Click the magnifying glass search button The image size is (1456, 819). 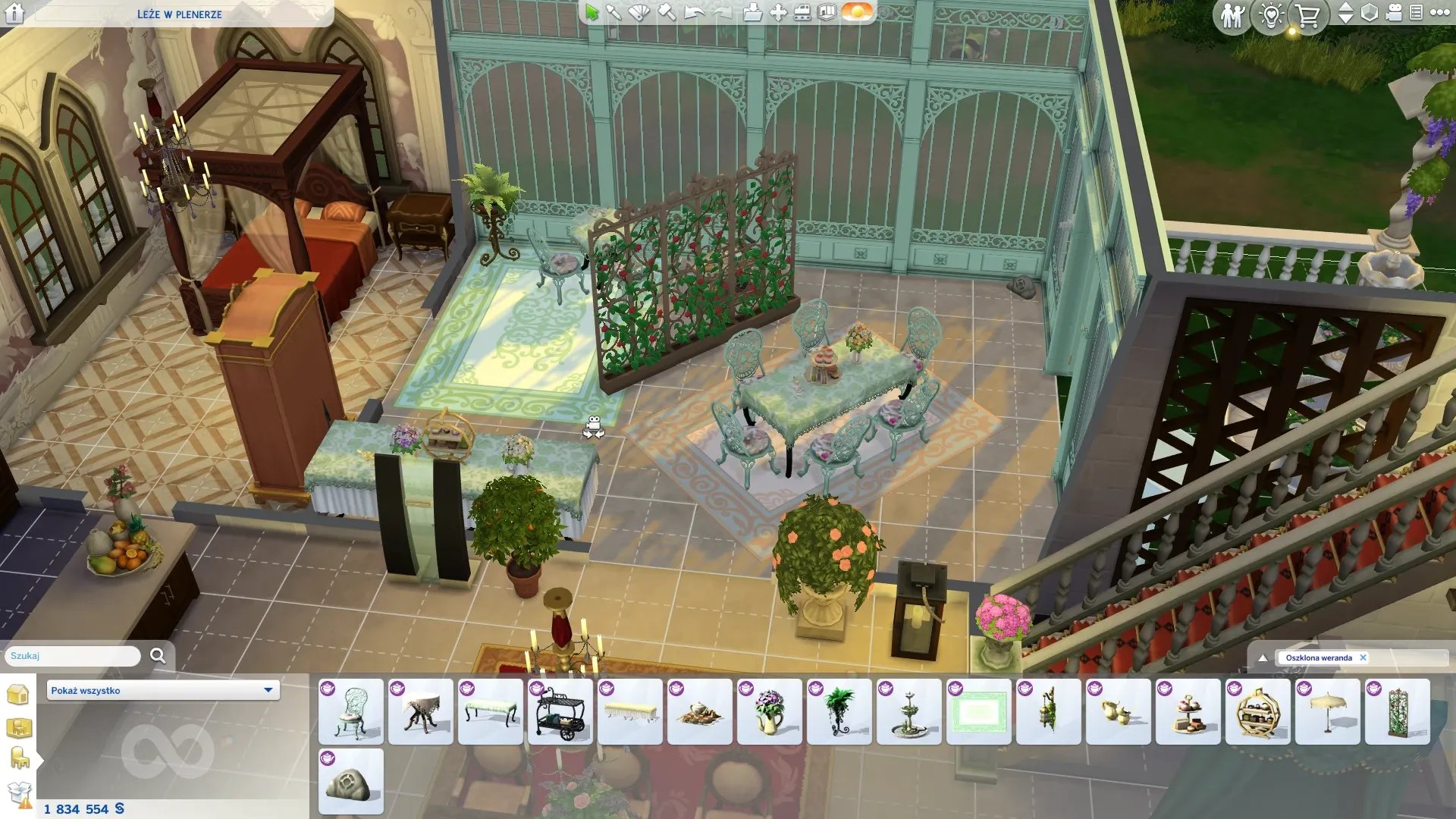158,656
